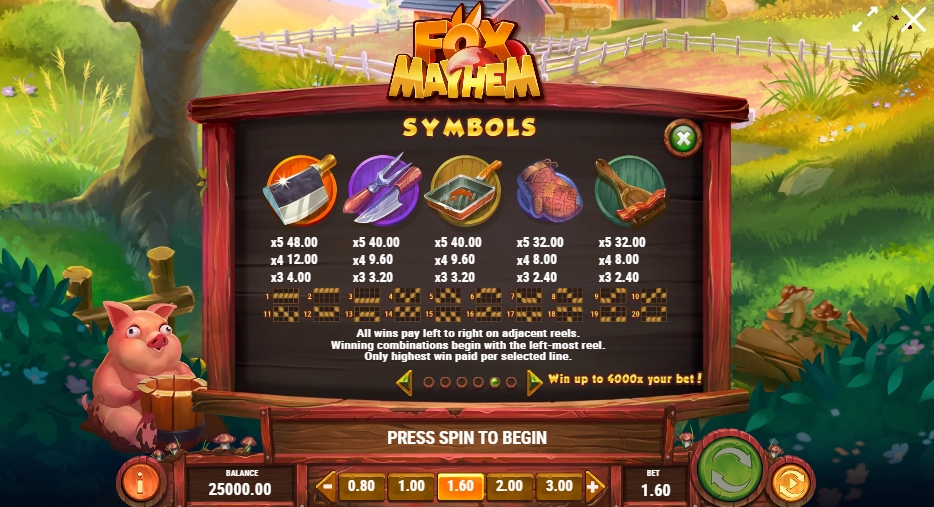Go to the previous paytable page
Viewport: 934px width, 507px height.
pos(405,381)
